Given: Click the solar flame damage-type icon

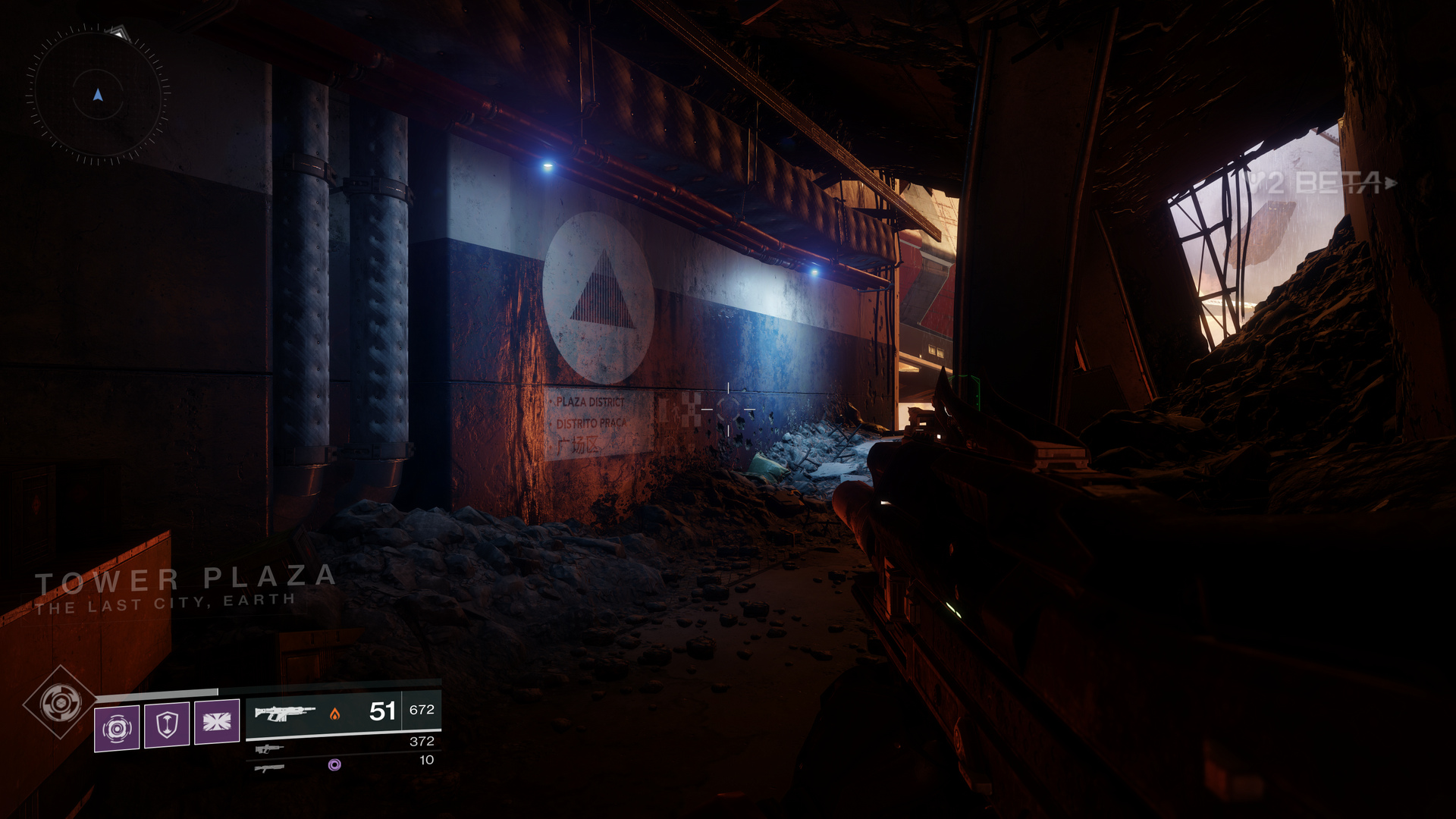Looking at the screenshot, I should pyautogui.click(x=334, y=713).
